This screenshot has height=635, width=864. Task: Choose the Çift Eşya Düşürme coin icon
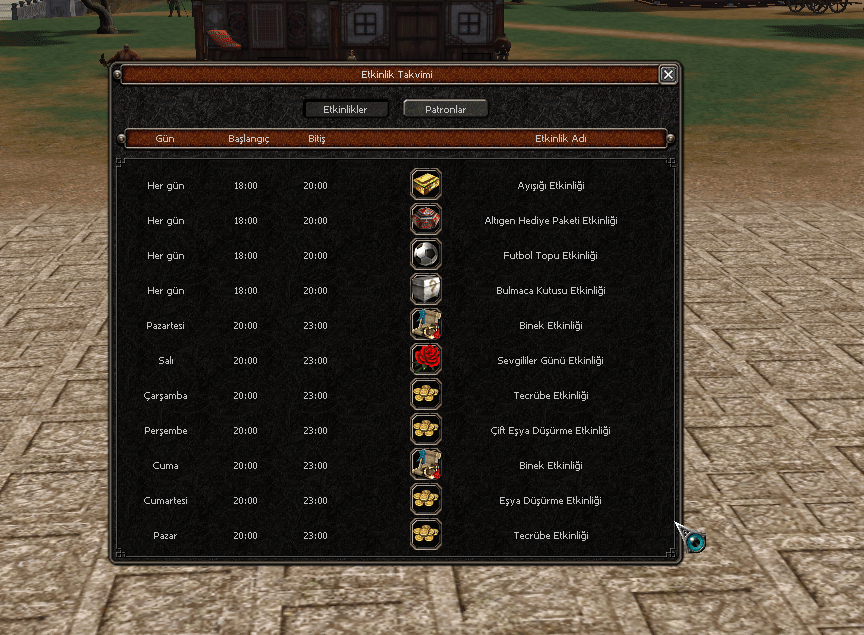point(426,430)
